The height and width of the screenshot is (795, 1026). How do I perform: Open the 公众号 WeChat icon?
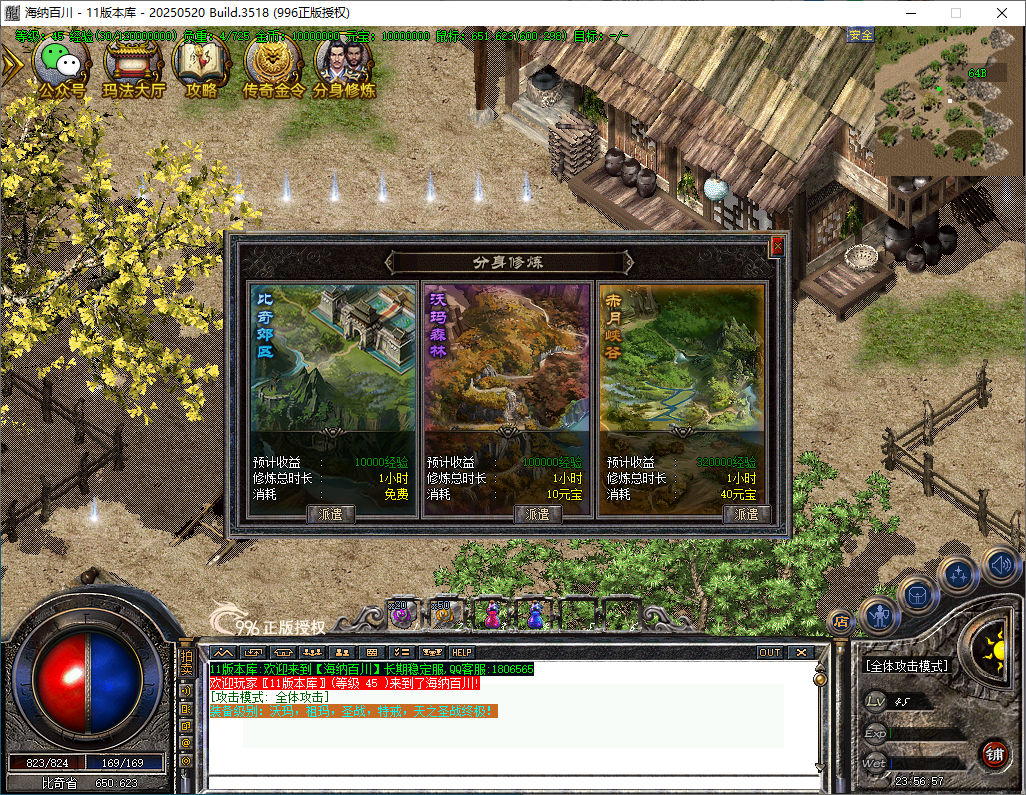61,66
